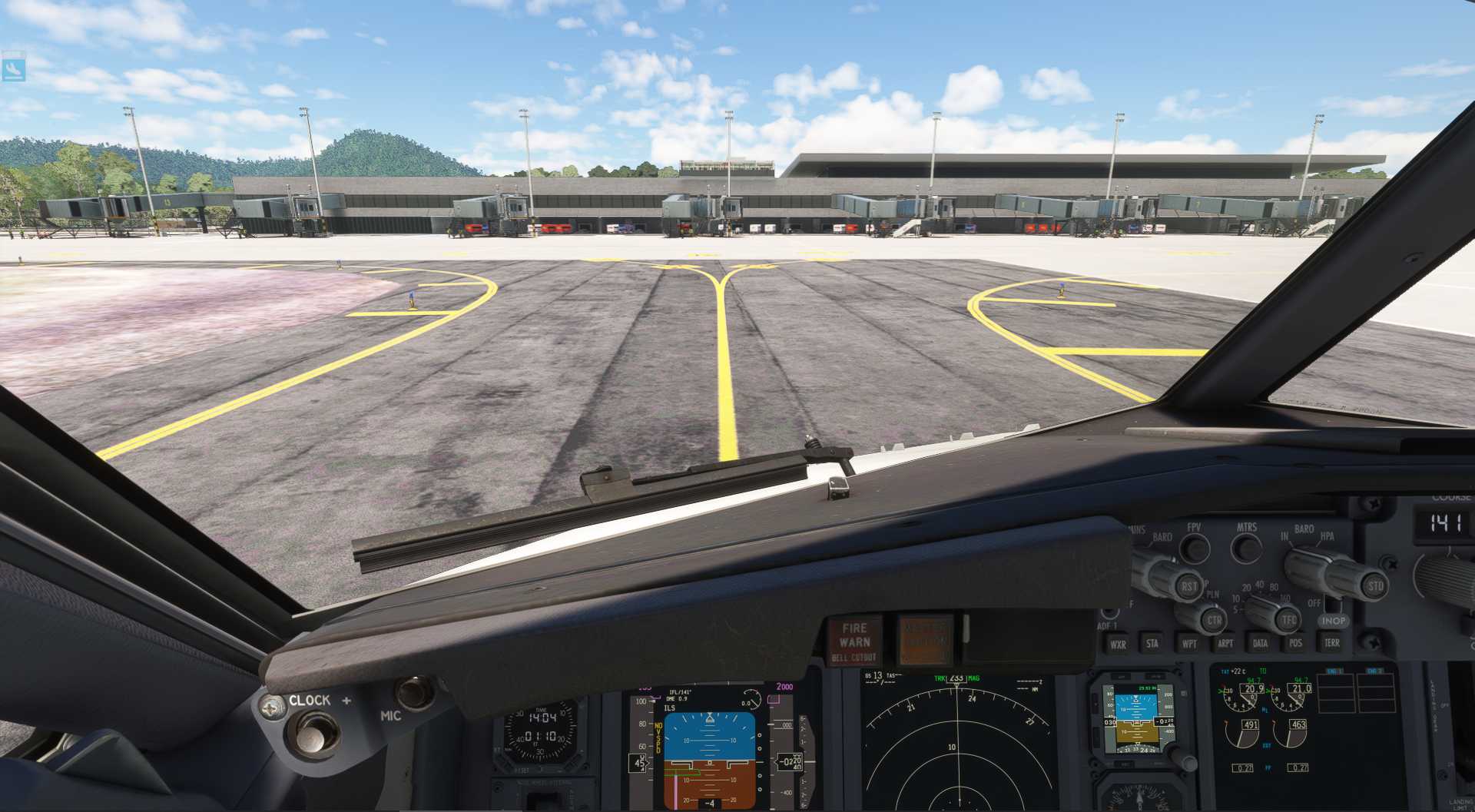Viewport: 1475px width, 812px height.
Task: Select the POS map button
Action: pyautogui.click(x=1296, y=643)
